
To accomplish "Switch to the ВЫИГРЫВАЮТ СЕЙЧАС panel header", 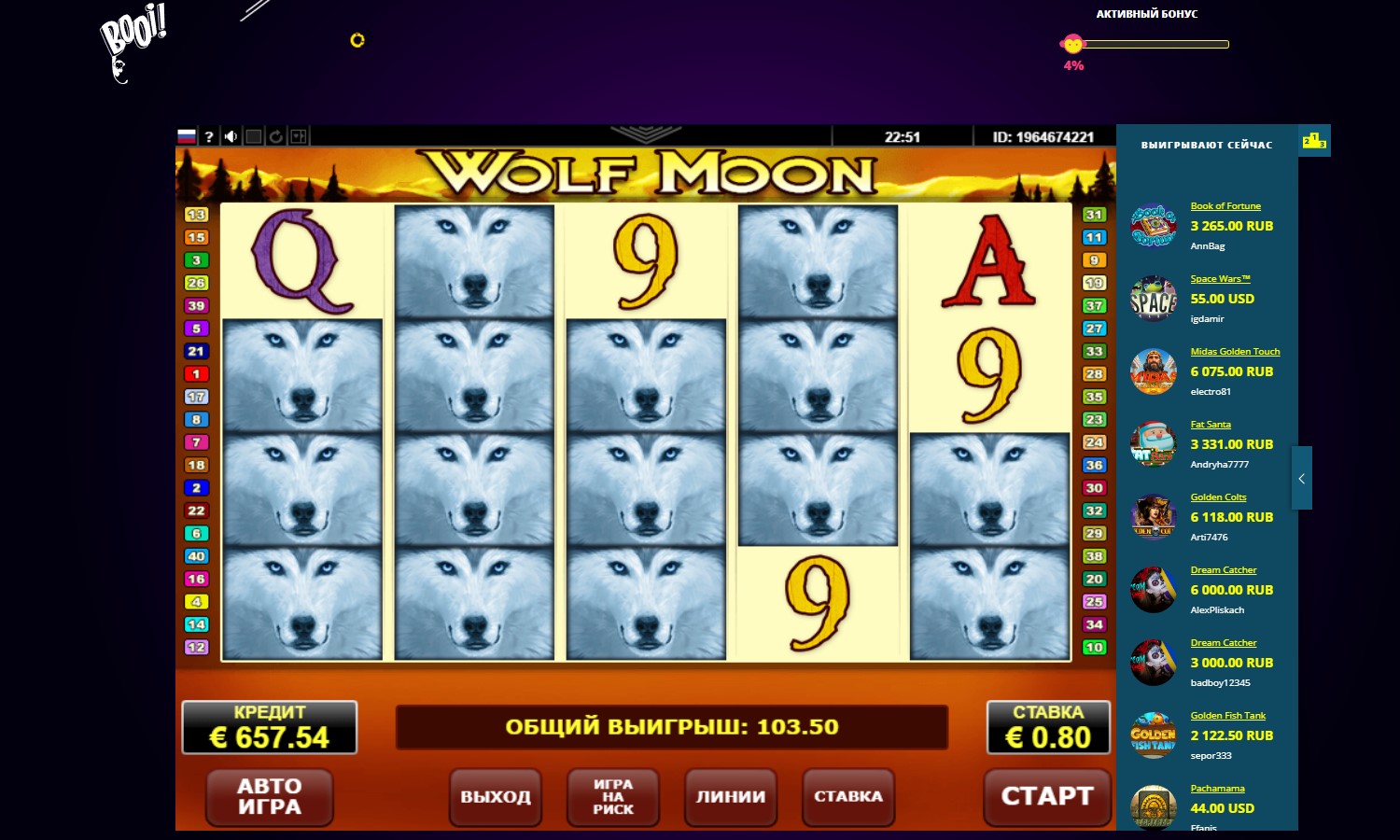I will click(x=1206, y=146).
